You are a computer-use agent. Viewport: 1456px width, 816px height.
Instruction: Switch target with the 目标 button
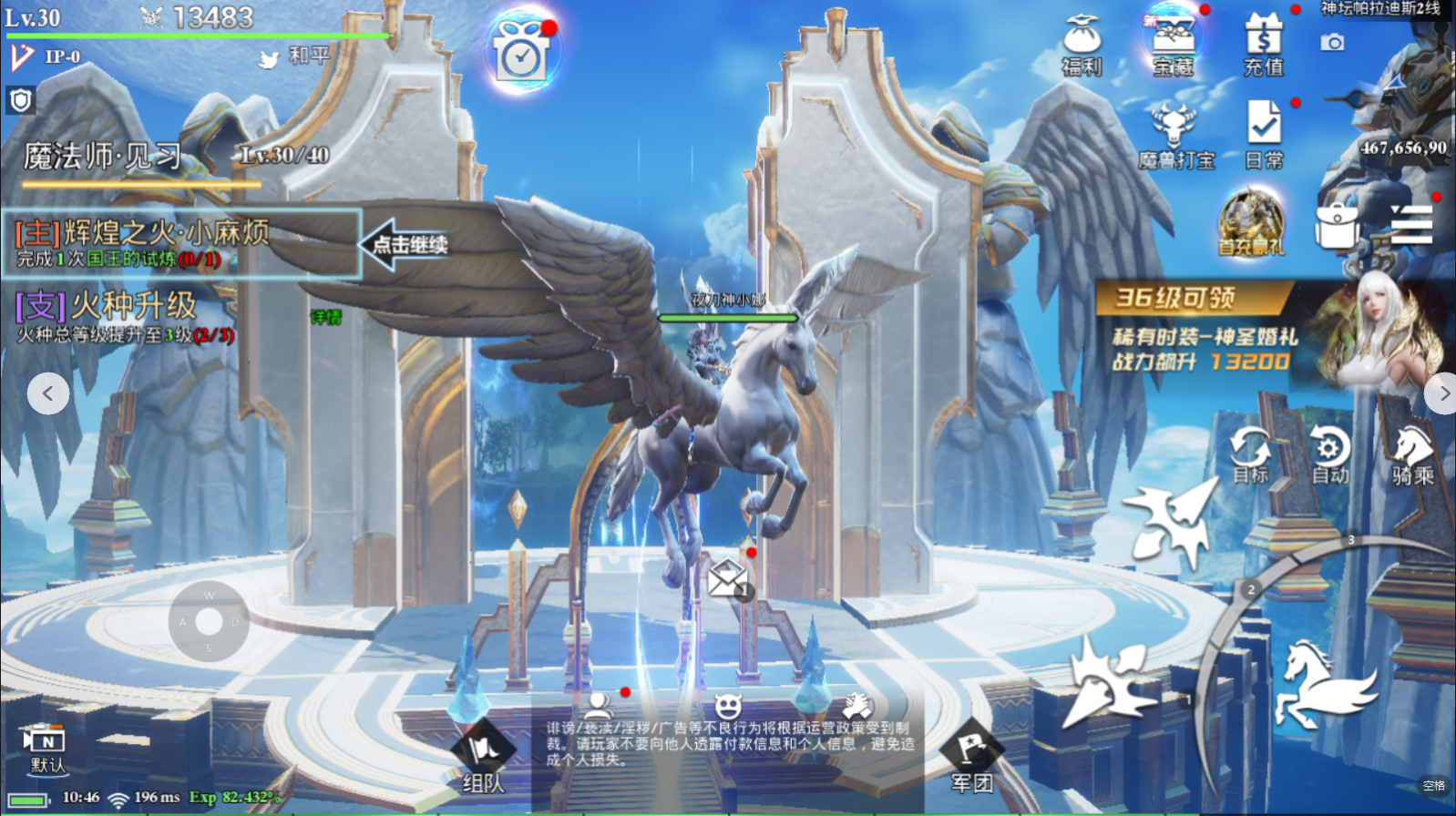point(1250,455)
